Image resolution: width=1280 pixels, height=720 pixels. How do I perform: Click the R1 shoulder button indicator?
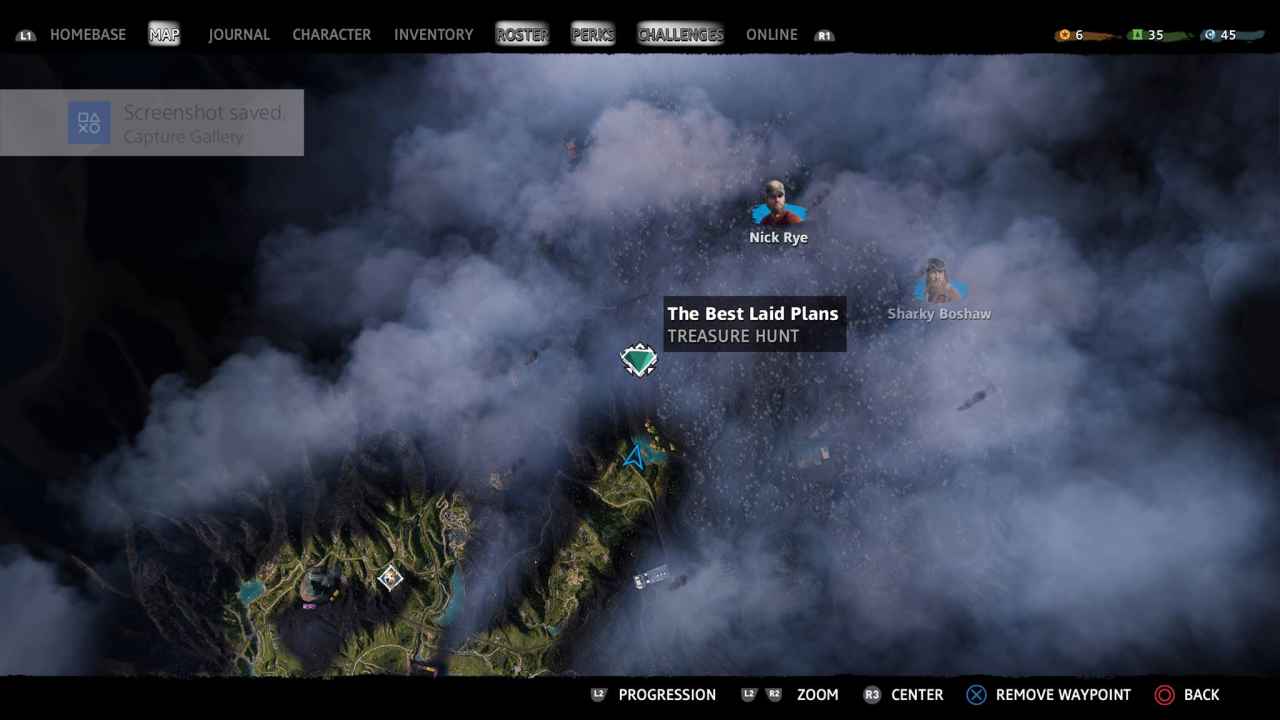[x=825, y=34]
